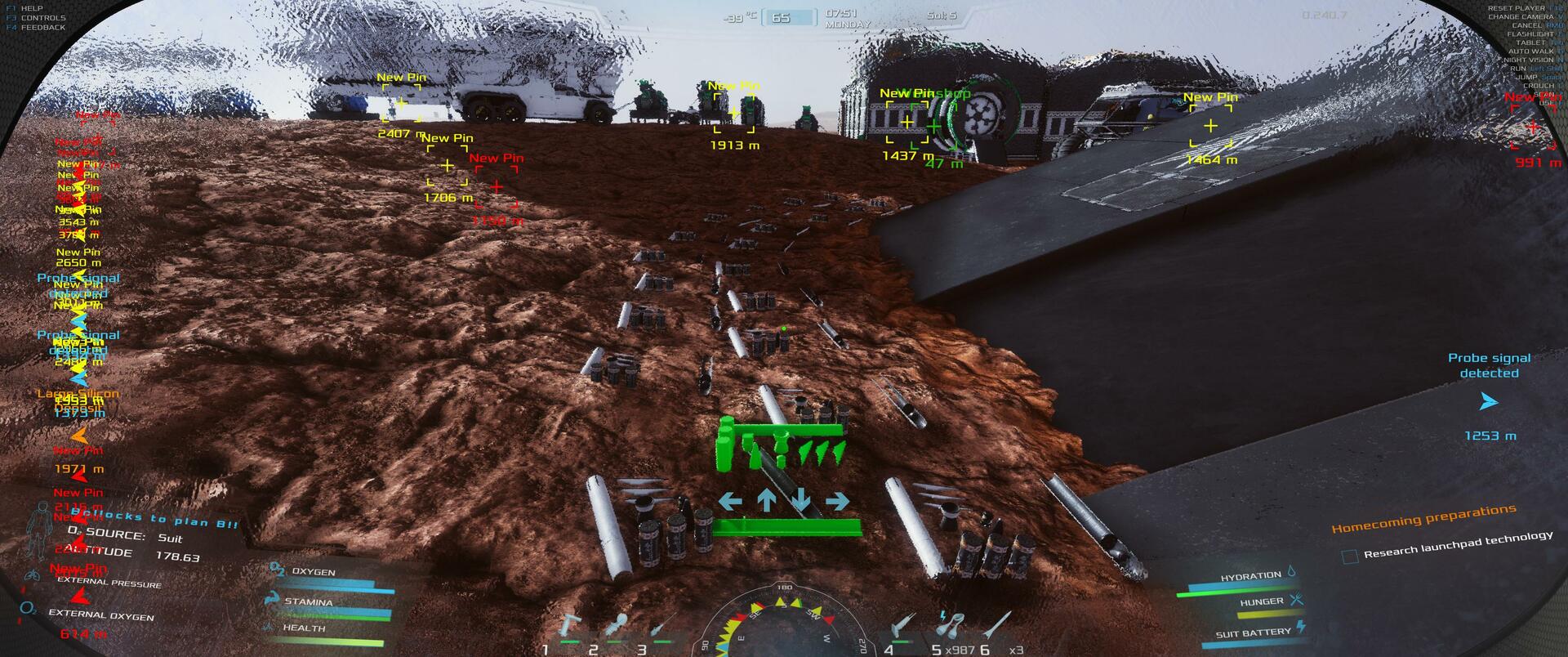Tick the Research launchpad technology checkbox
Screen dimensions: 1568x657
[x=1350, y=556]
